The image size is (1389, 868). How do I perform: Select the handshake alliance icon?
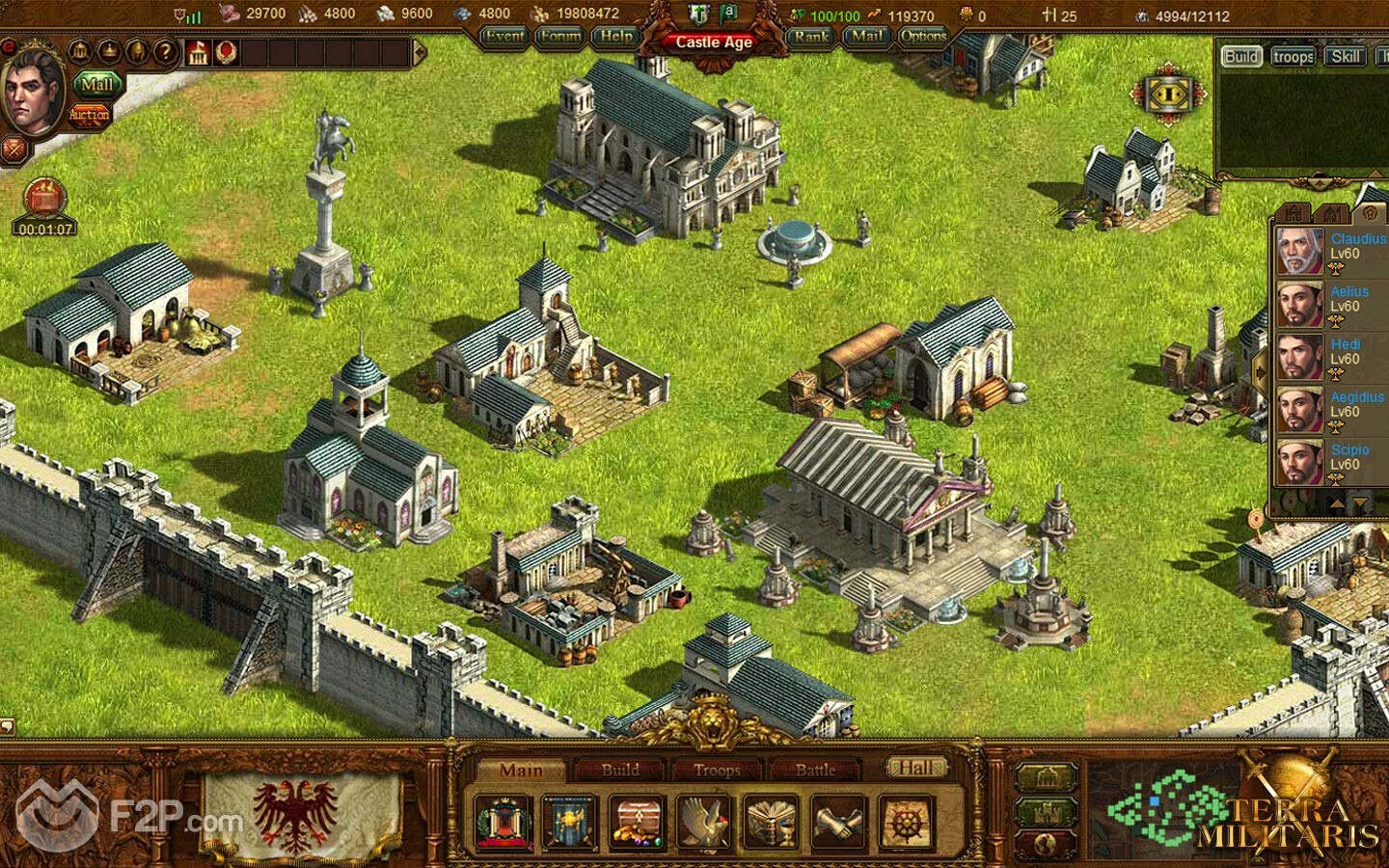click(x=838, y=823)
